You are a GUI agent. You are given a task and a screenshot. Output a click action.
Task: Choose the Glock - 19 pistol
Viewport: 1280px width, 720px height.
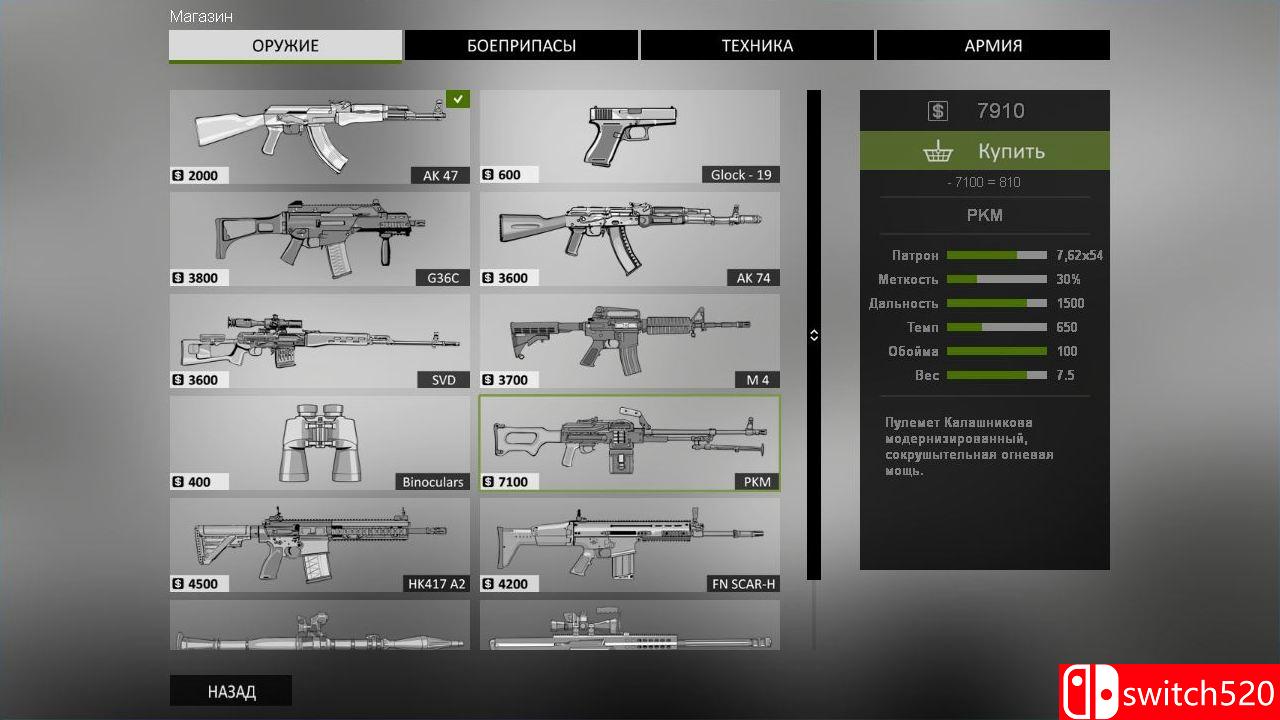630,137
